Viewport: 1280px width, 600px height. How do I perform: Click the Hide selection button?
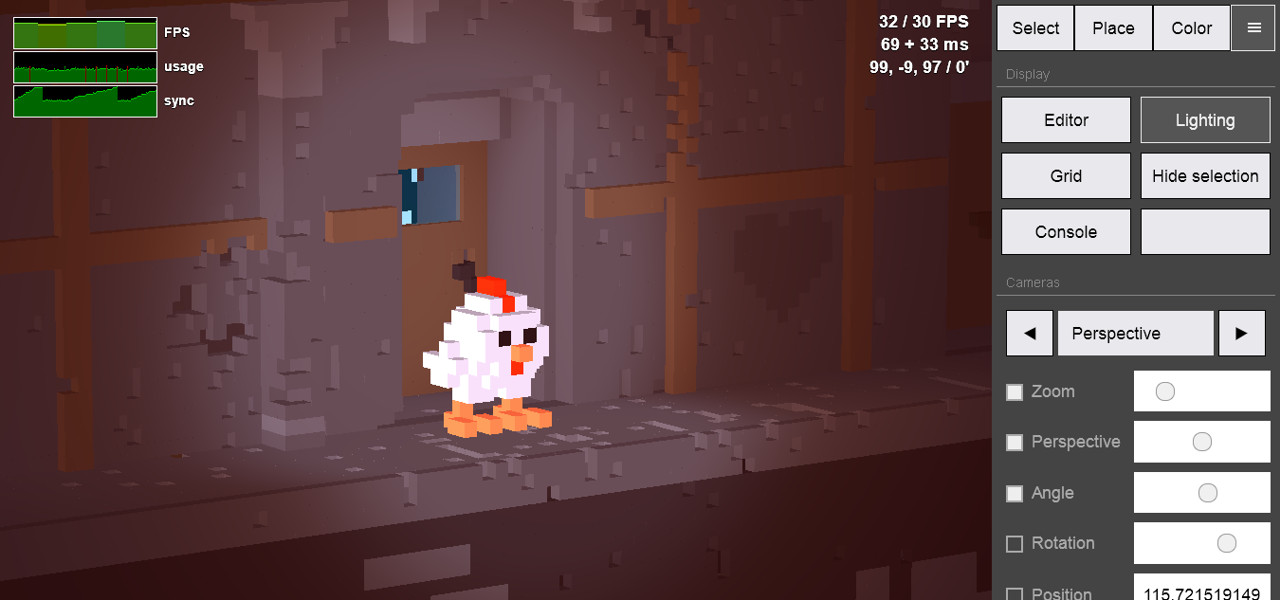tap(1205, 176)
